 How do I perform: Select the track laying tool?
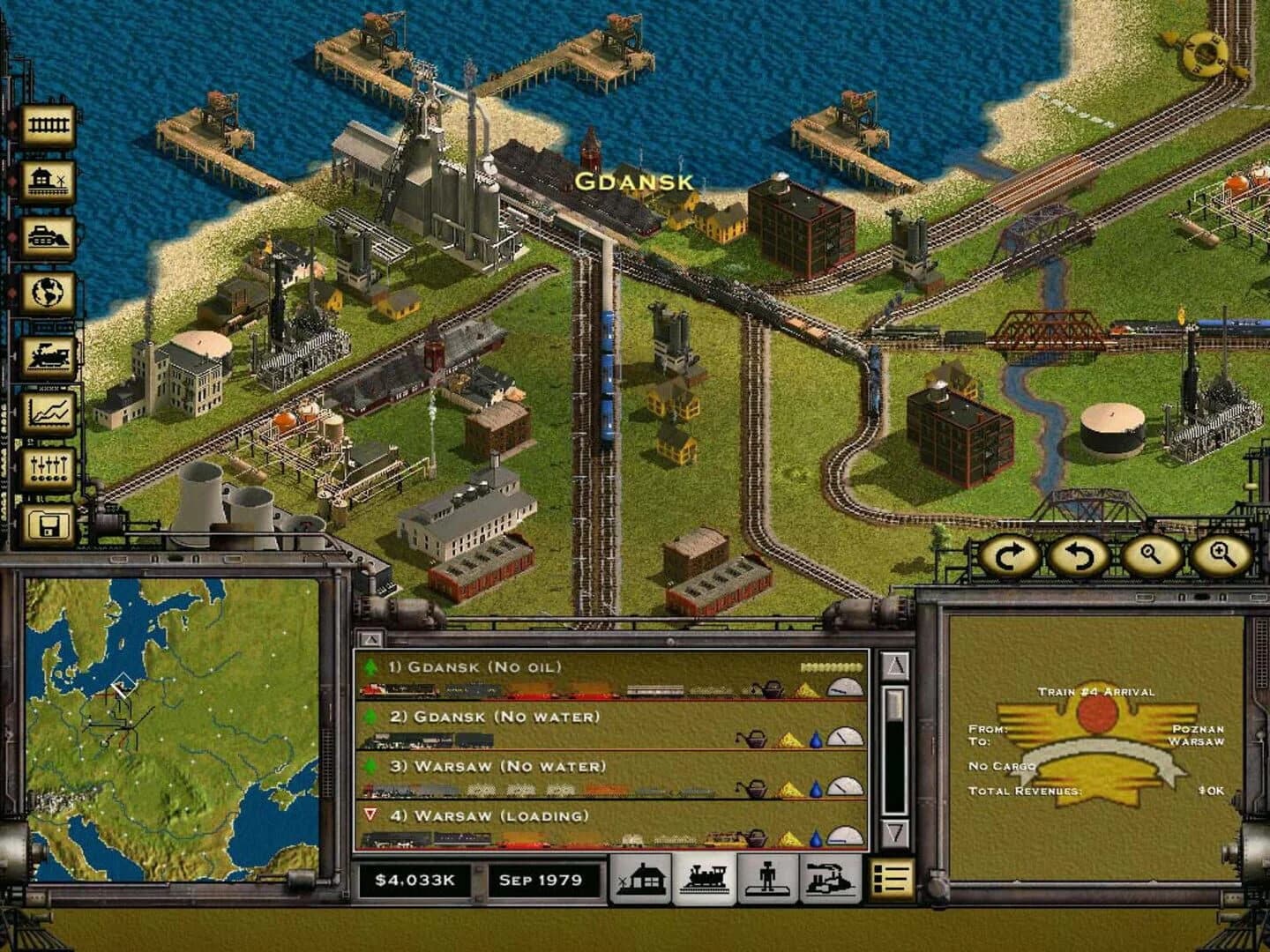(46, 123)
